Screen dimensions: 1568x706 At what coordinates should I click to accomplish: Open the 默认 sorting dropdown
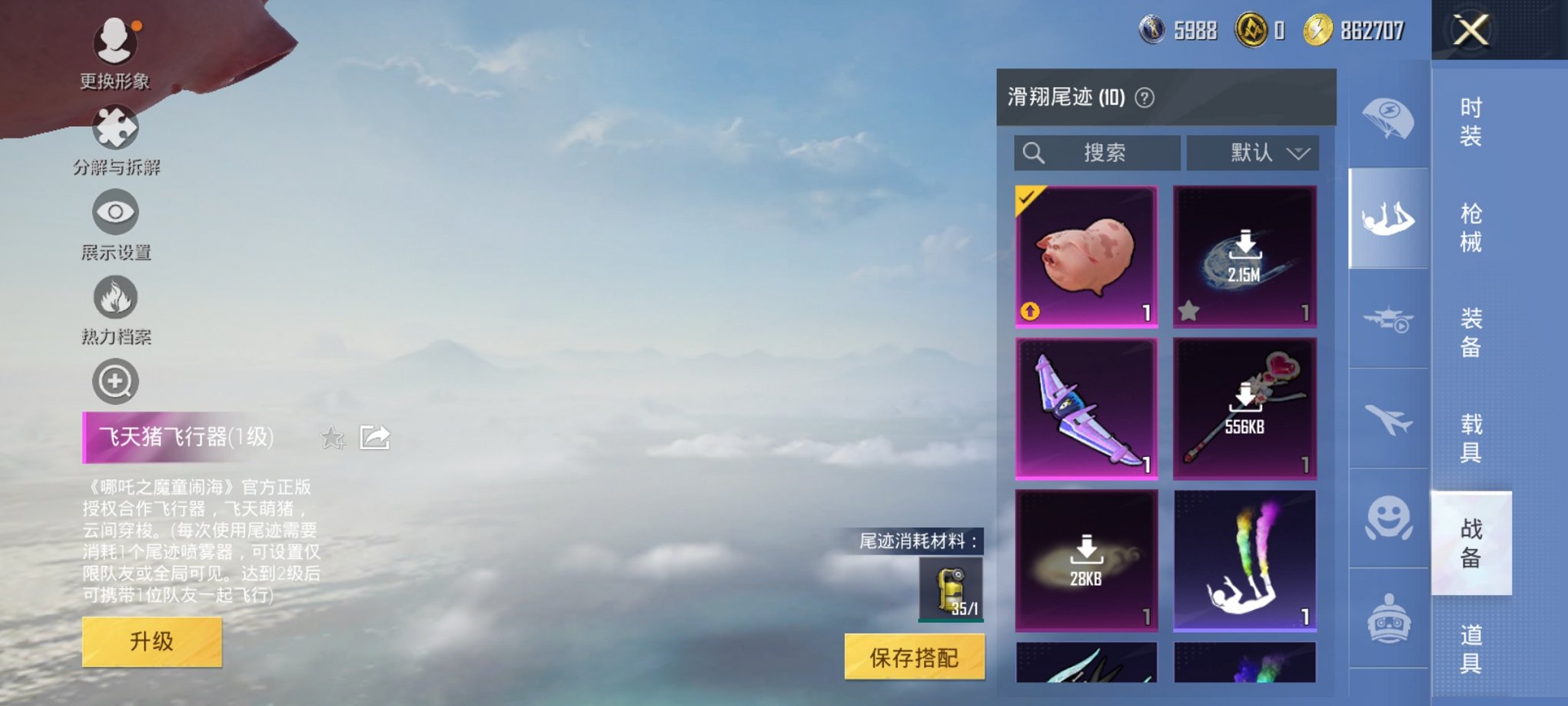pos(1252,152)
